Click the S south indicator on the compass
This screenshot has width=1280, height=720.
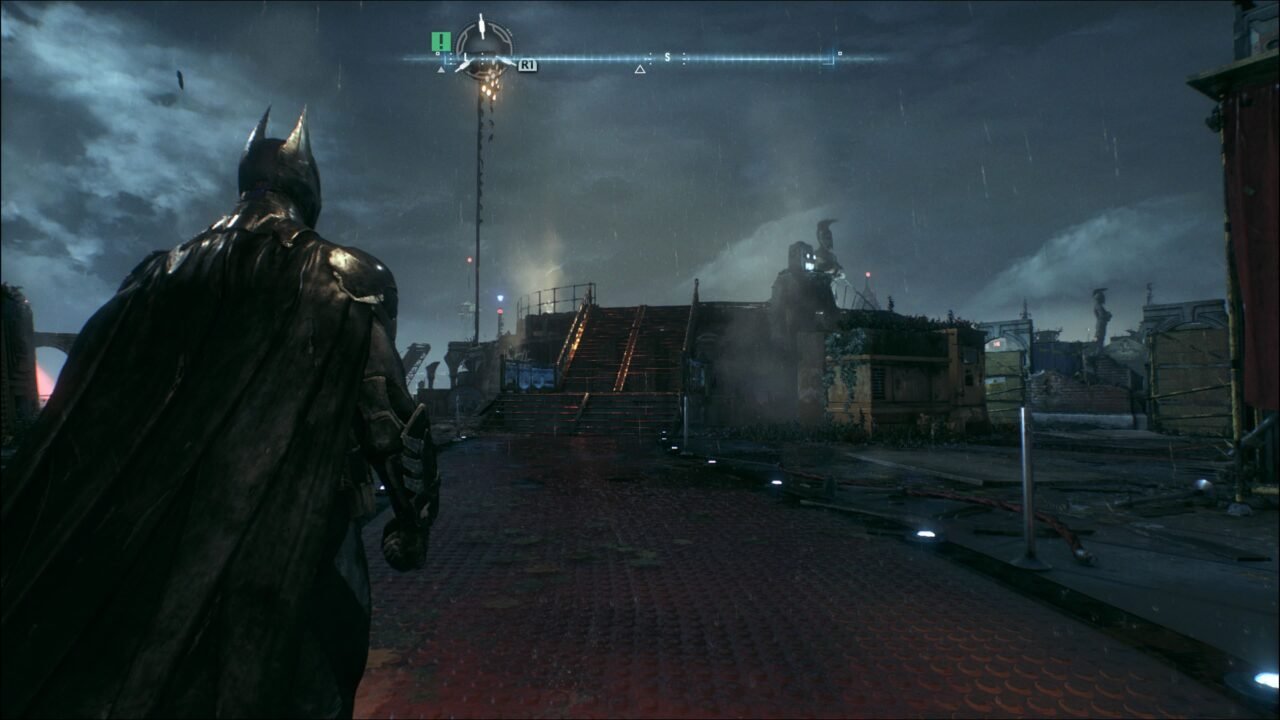point(667,56)
